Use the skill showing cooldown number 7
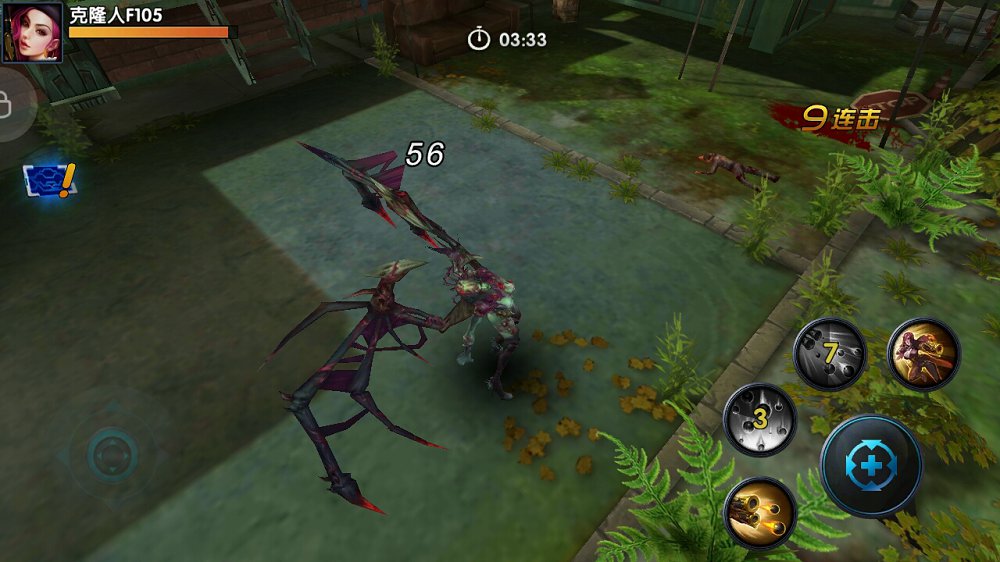1000x562 pixels. click(829, 353)
